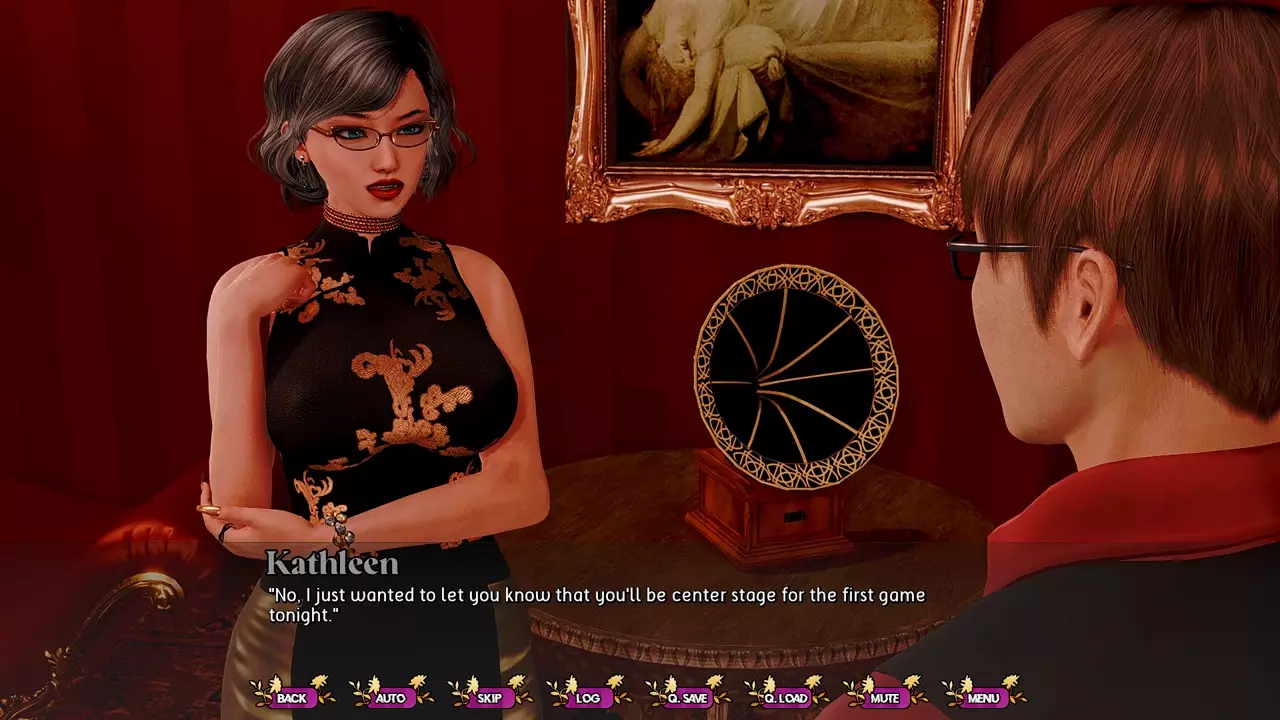Viewport: 1280px width, 720px height.
Task: Toggle the Mute button
Action: pos(885,697)
